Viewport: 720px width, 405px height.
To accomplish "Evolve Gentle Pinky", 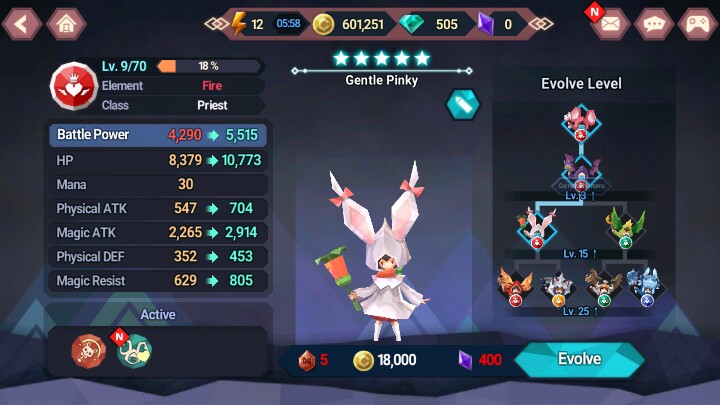I will tap(579, 359).
